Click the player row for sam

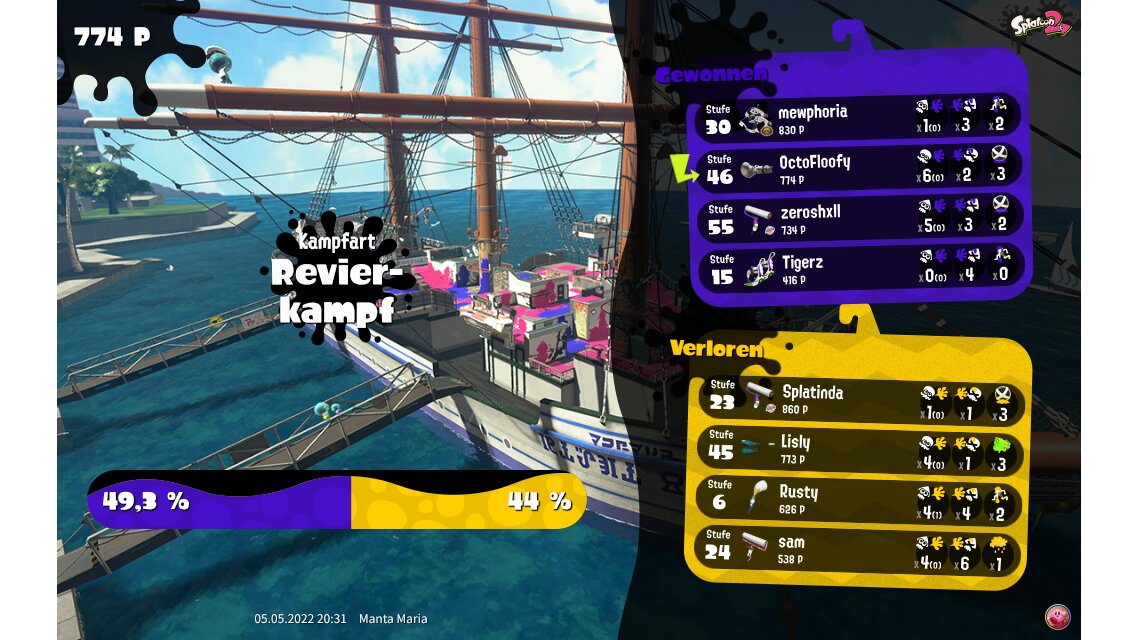tap(858, 549)
